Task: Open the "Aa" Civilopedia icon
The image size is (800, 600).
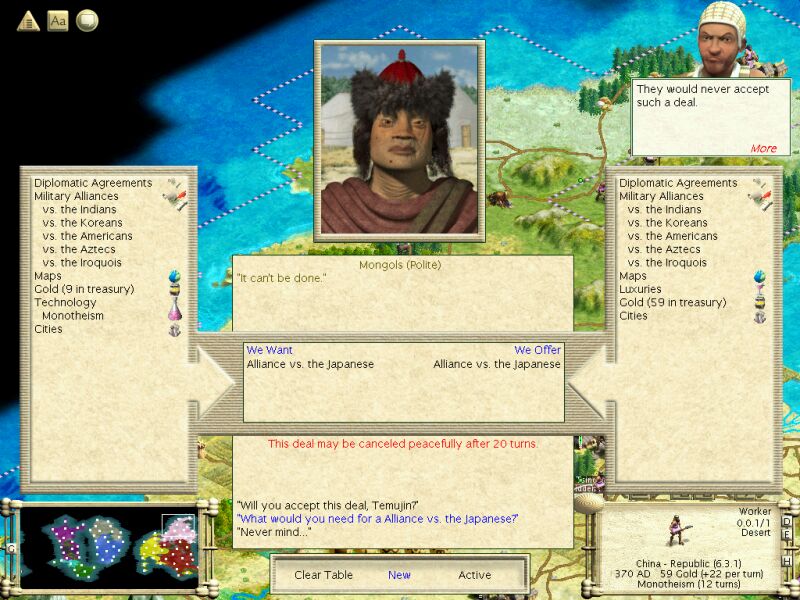Action: pyautogui.click(x=58, y=20)
